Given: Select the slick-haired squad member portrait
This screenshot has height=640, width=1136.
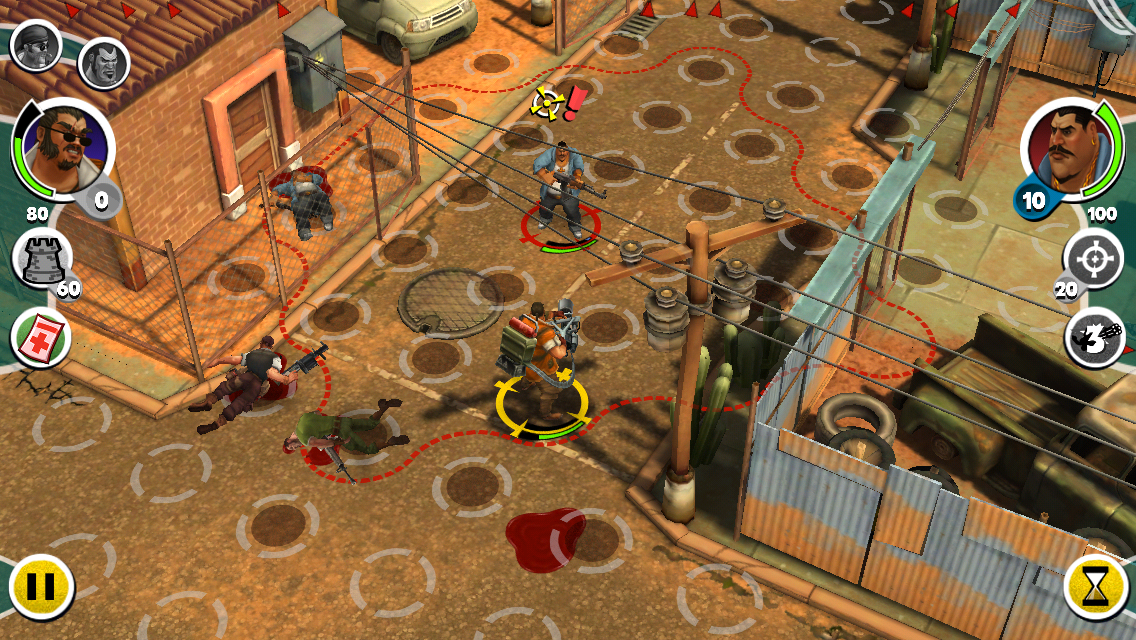Looking at the screenshot, I should 99,63.
